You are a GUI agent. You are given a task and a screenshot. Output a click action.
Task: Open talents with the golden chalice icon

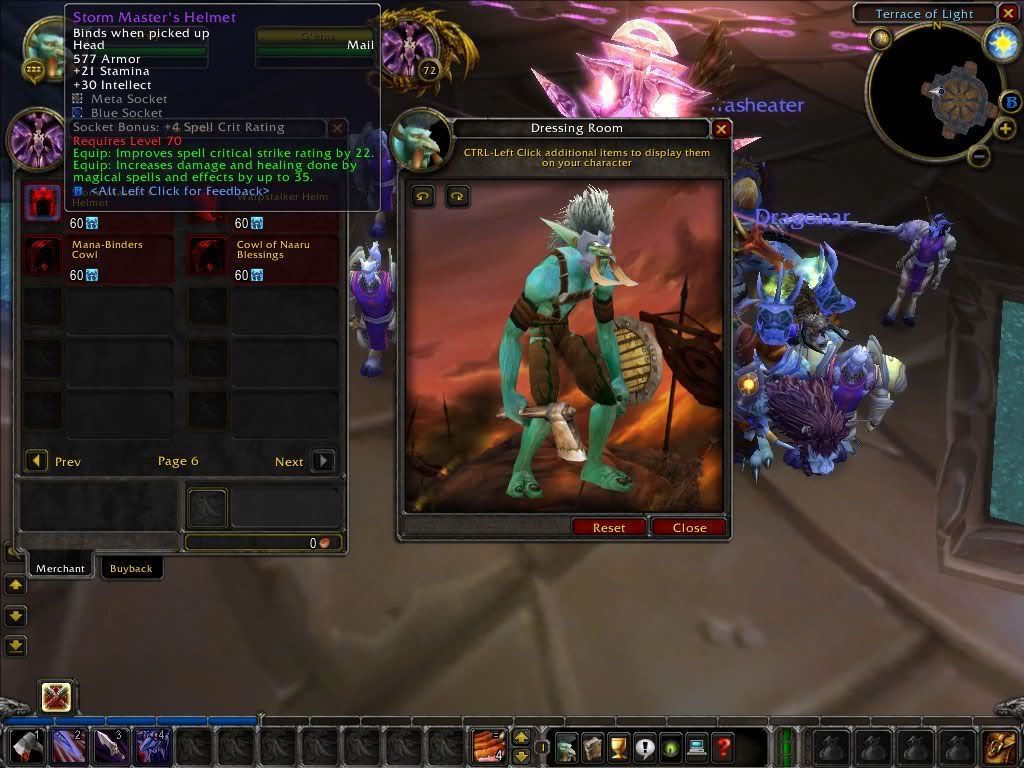tap(618, 747)
